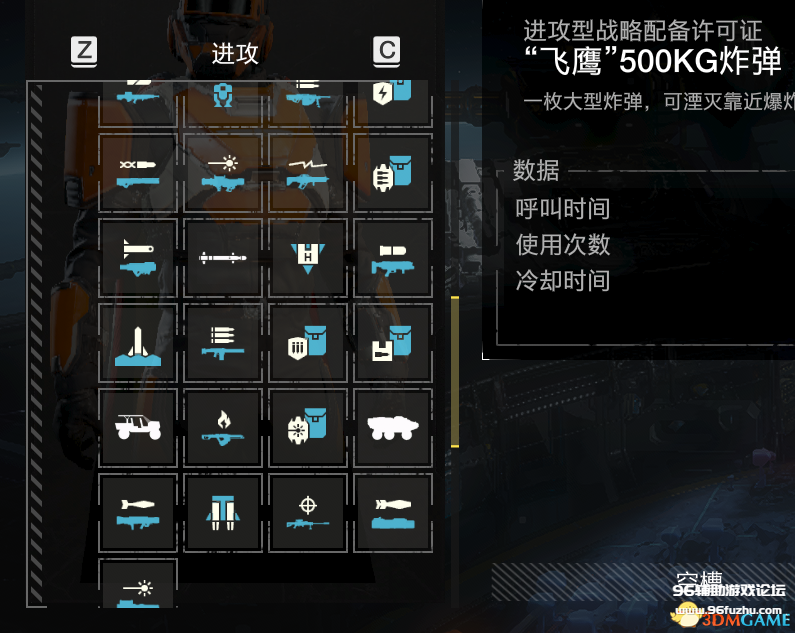Choose the lone white missile stratagem
This screenshot has height=633, width=795.
(x=222, y=258)
